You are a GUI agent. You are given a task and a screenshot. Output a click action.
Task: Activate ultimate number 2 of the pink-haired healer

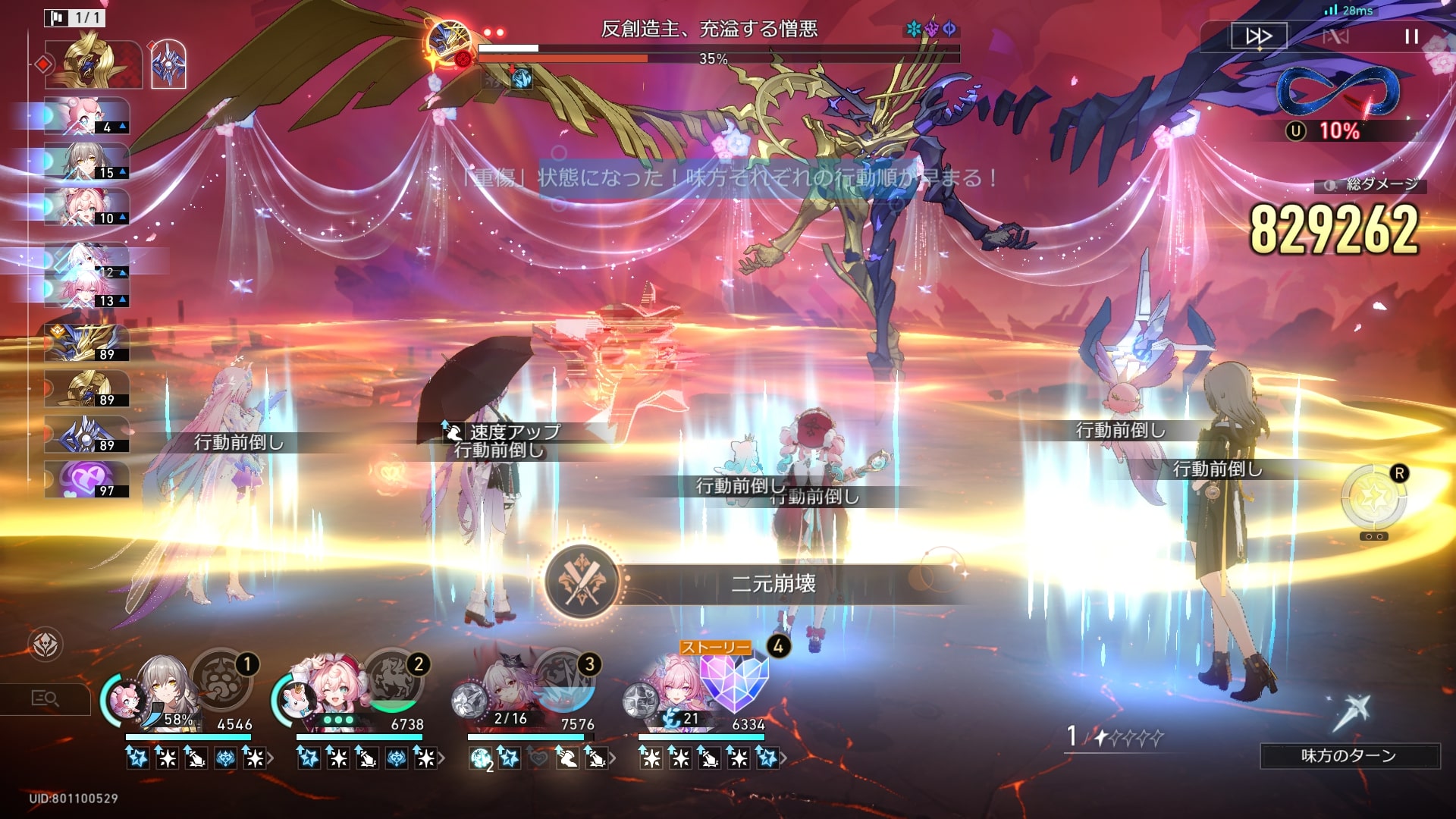click(x=393, y=679)
